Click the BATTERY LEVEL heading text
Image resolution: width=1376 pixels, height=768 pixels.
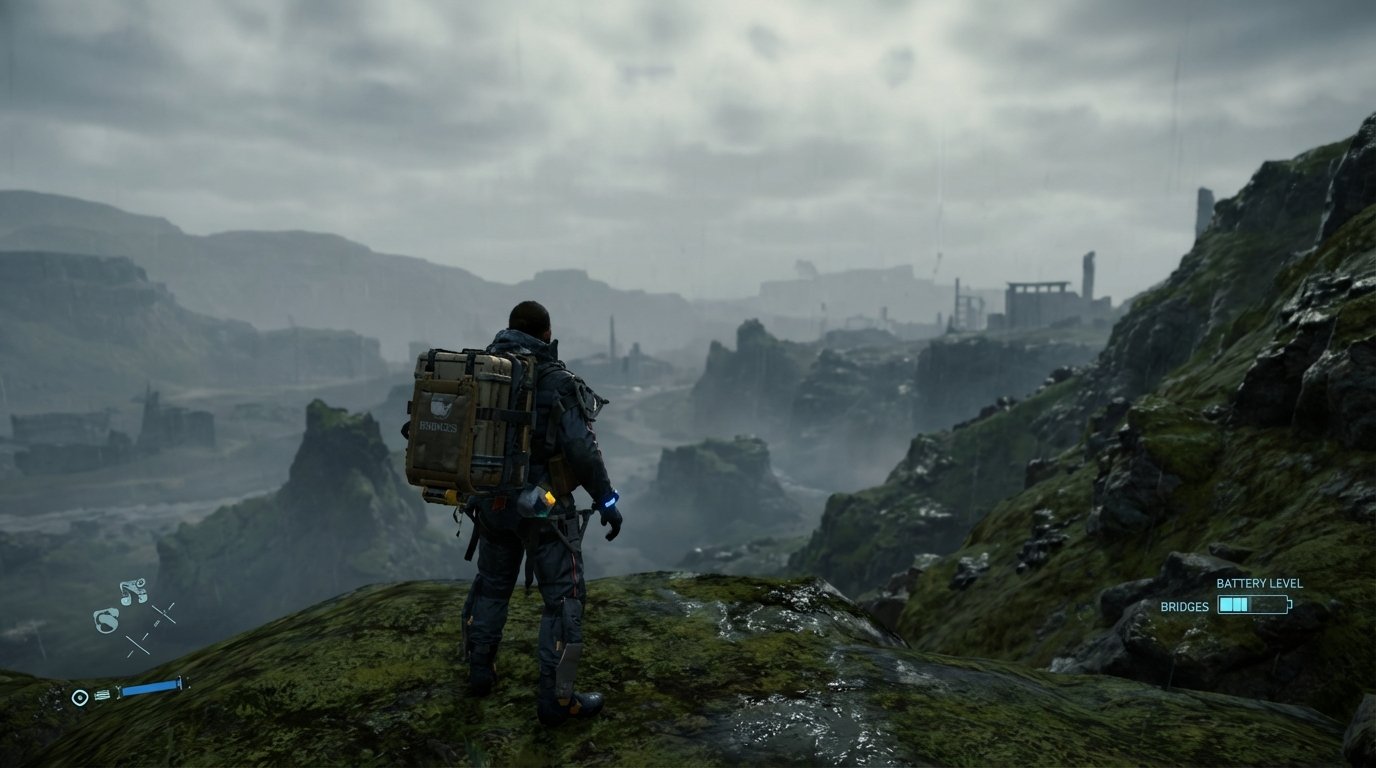tap(1259, 583)
